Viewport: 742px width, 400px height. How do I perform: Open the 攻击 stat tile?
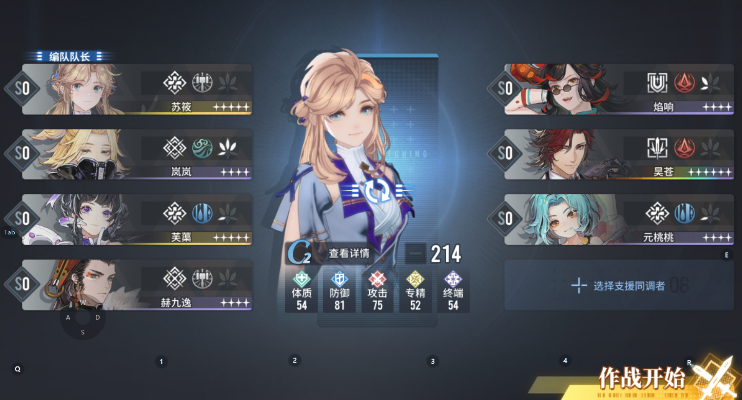tap(377, 291)
